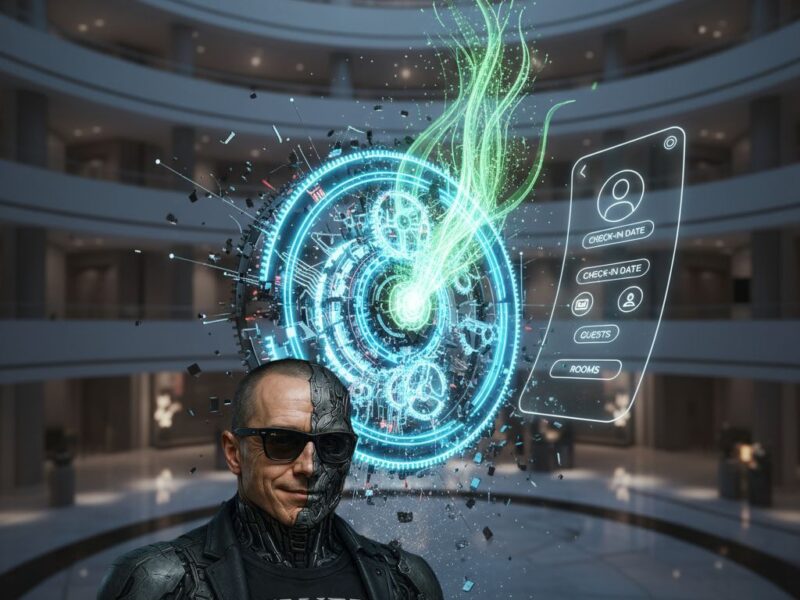
Task: Click the calendar card icon
Action: (x=583, y=303)
